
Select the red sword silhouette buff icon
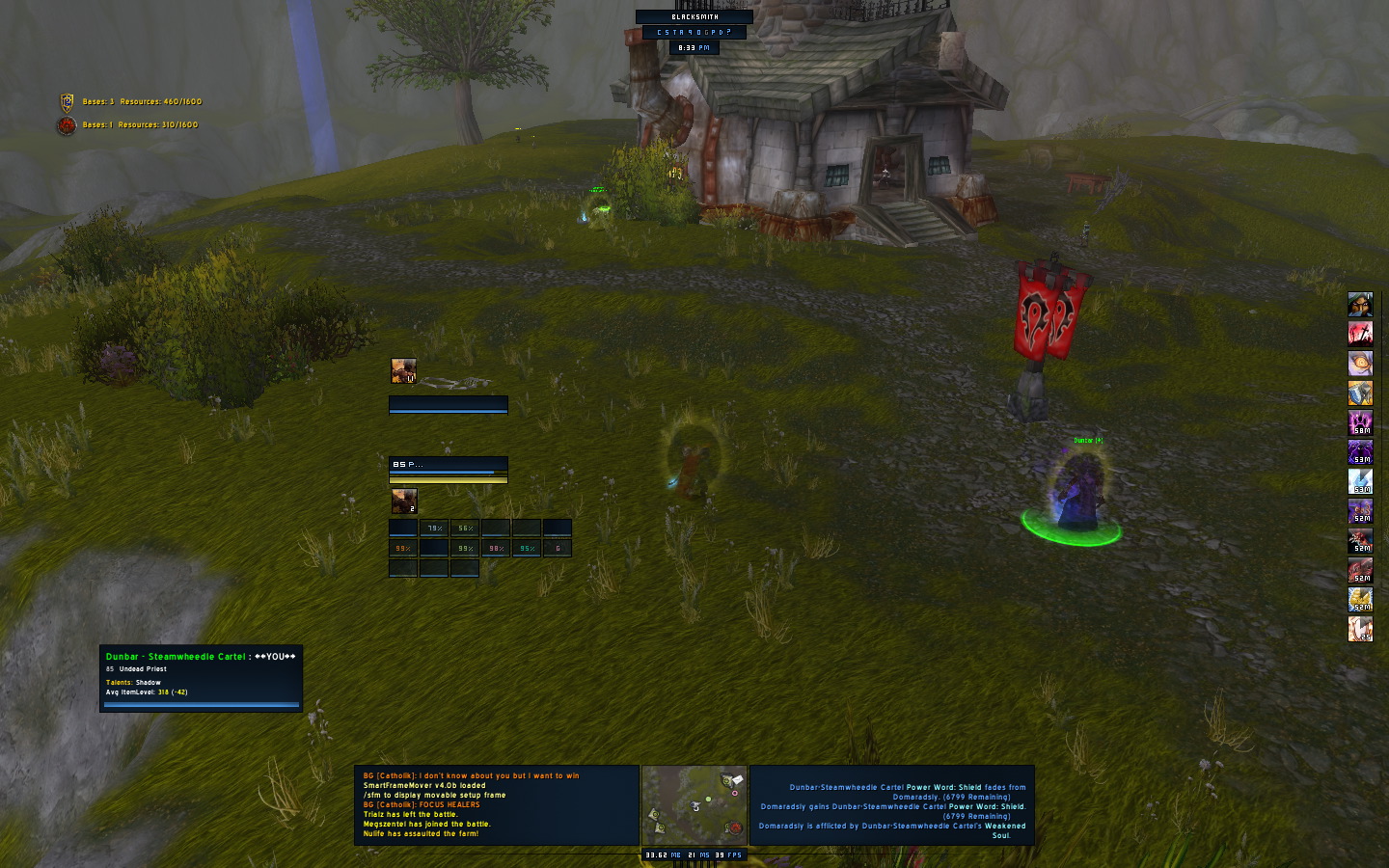click(1360, 334)
